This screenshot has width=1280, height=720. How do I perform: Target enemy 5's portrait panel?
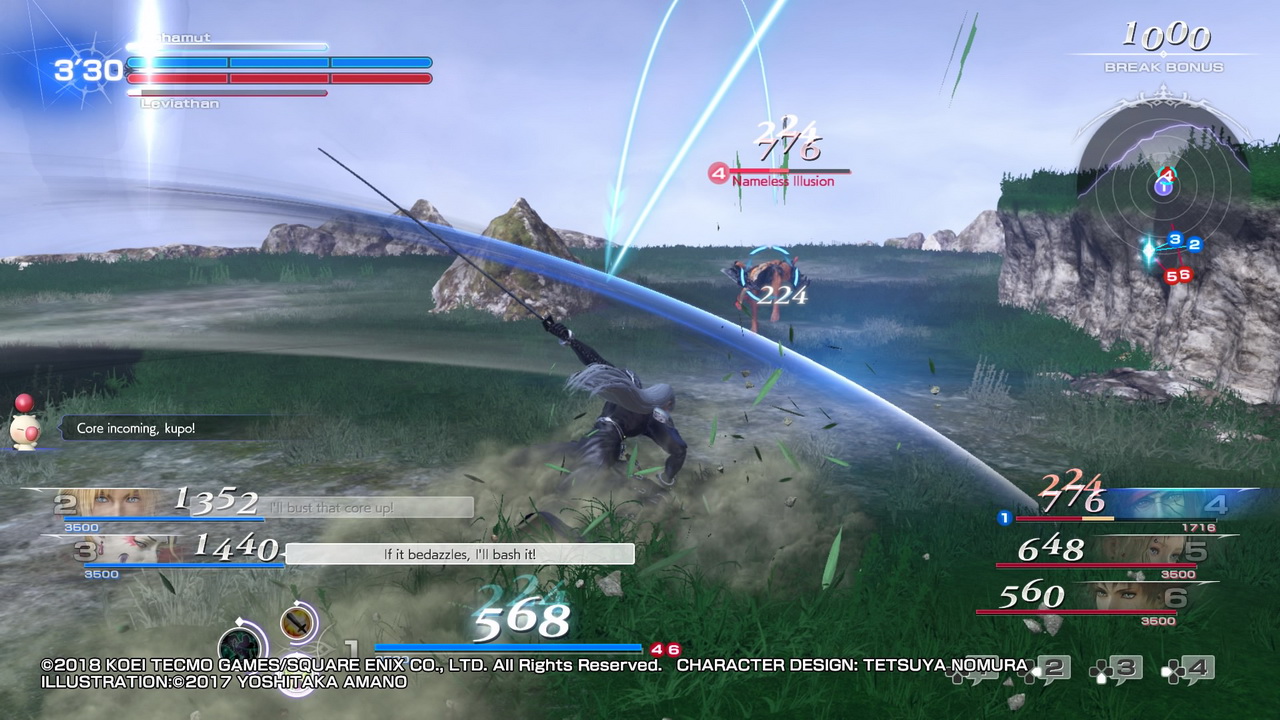point(1160,549)
